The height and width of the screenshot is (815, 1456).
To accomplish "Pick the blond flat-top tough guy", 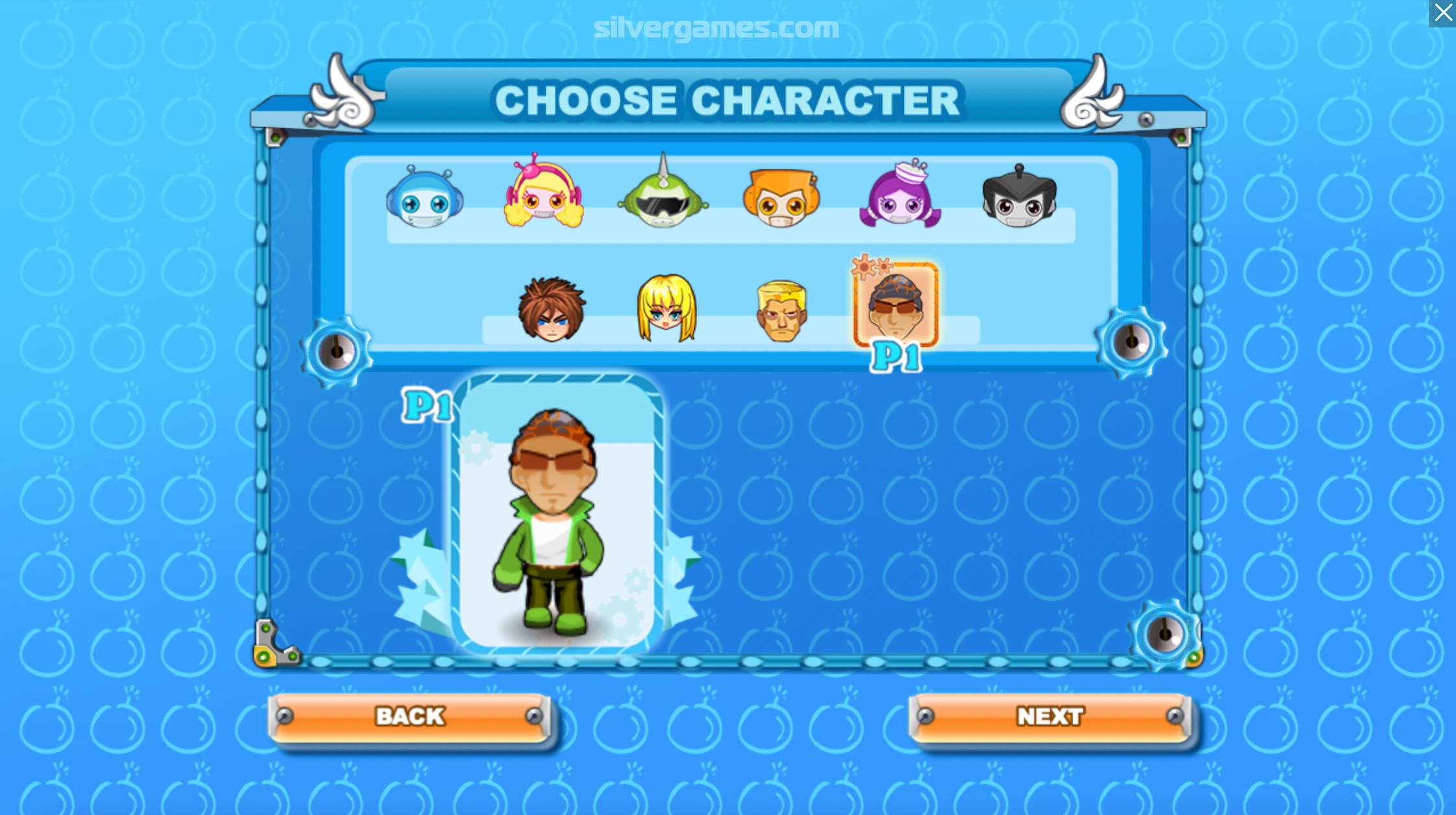I will tap(782, 311).
